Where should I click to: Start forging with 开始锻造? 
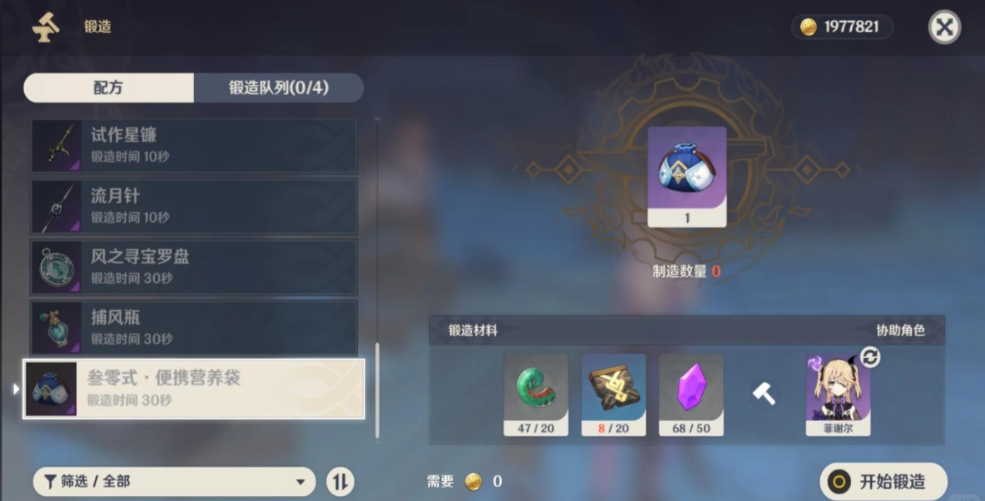(883, 481)
